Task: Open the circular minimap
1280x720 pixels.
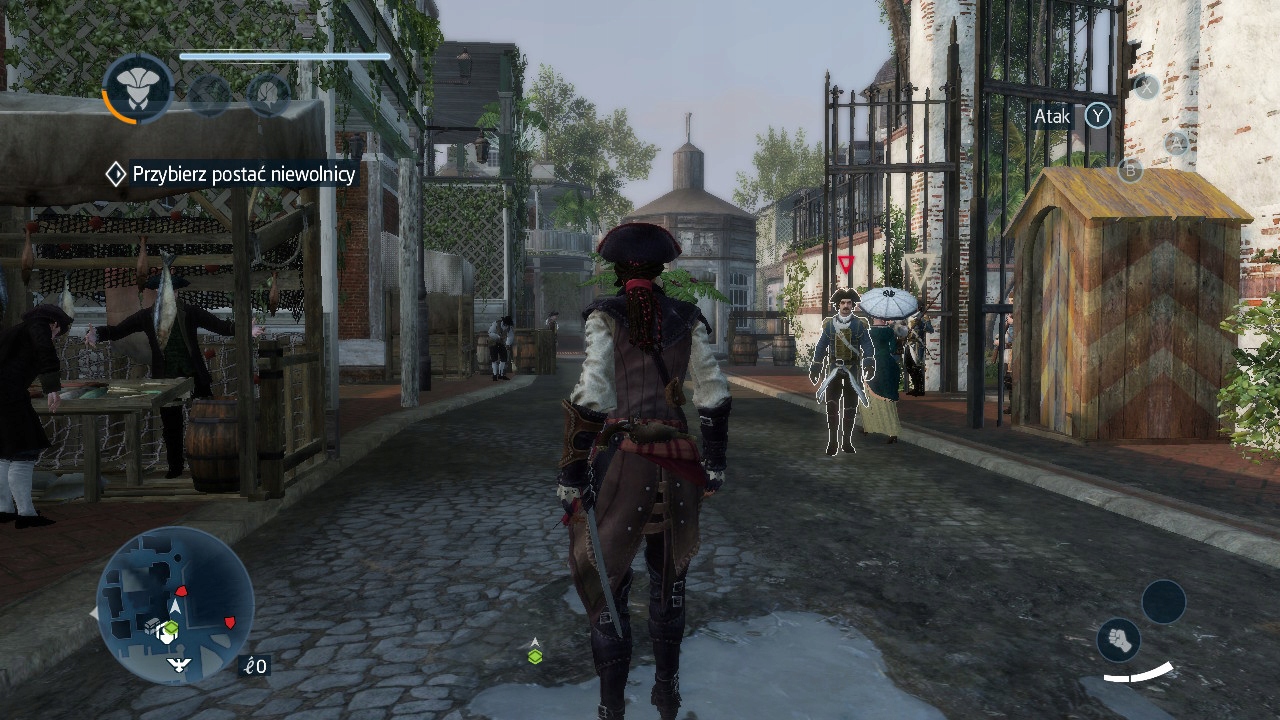Action: [175, 605]
